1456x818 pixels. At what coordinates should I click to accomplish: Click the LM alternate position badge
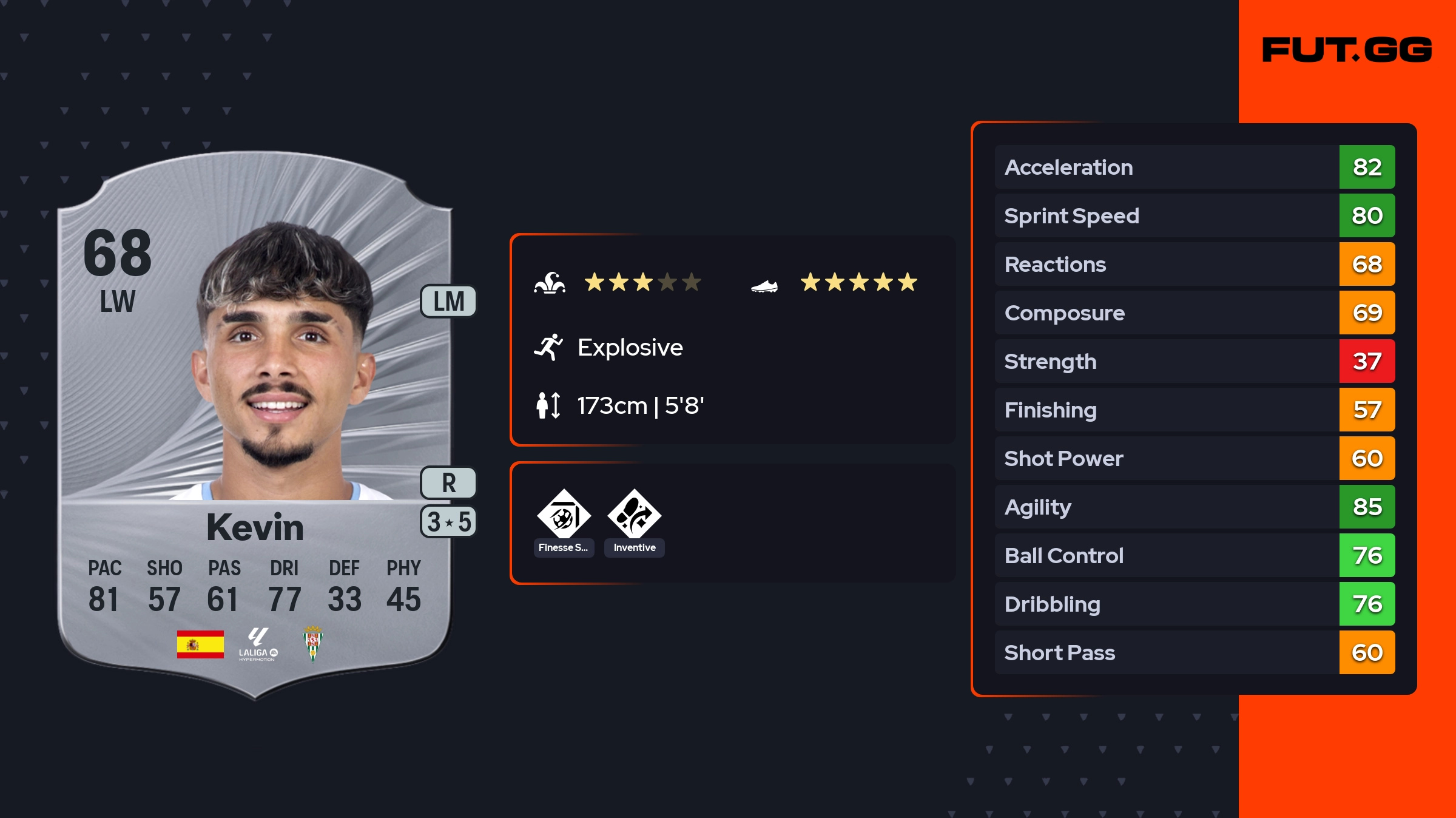(448, 302)
